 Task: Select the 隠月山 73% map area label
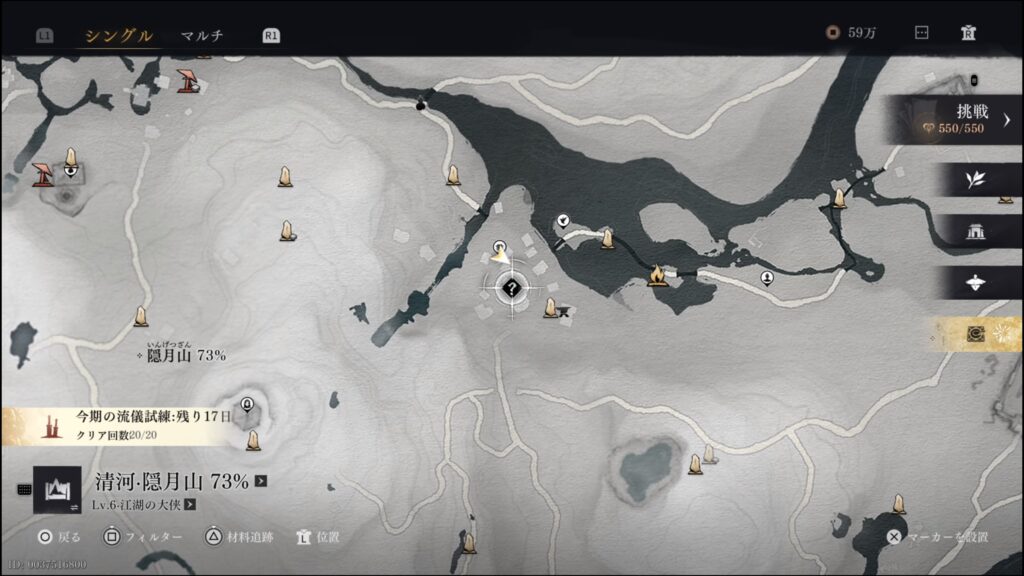[186, 355]
